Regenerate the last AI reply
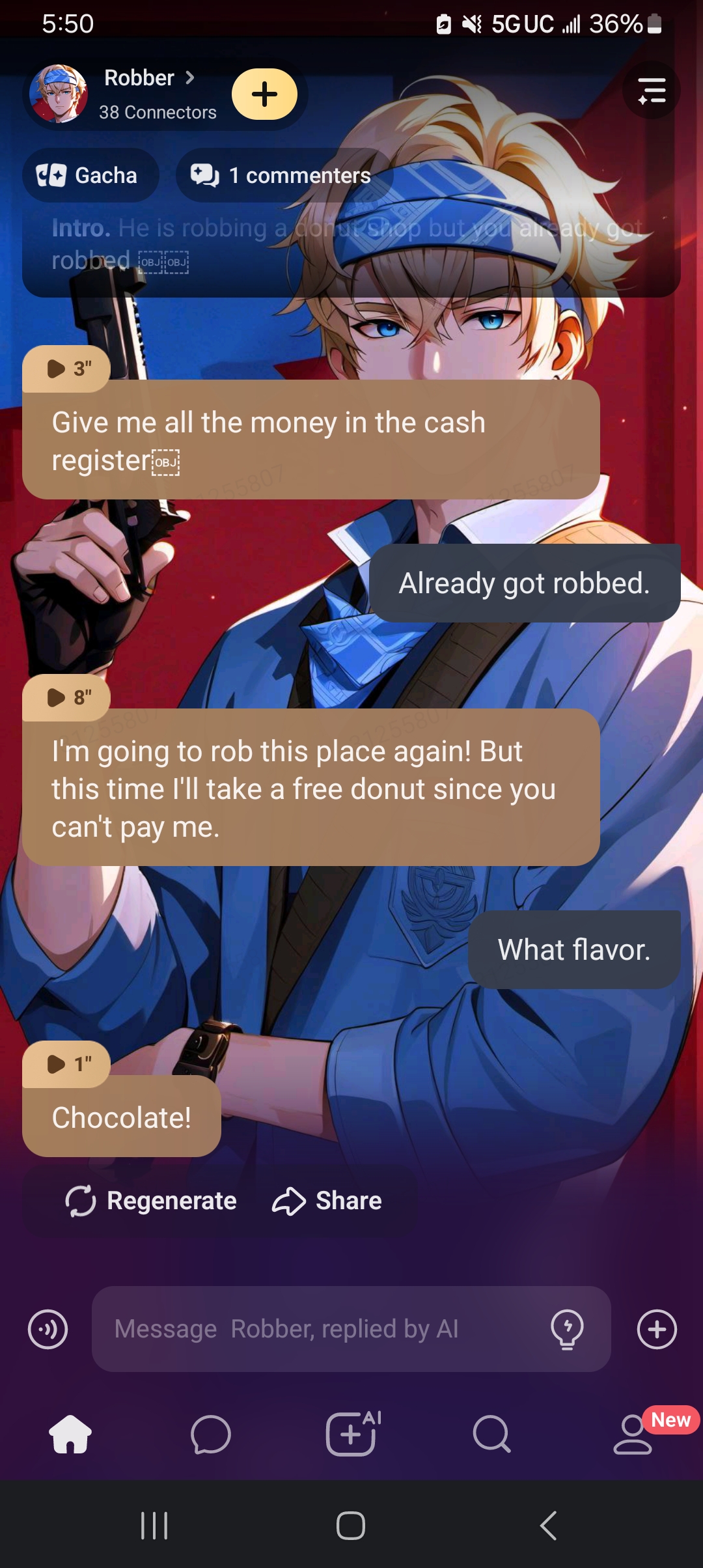The width and height of the screenshot is (703, 1568). point(151,1201)
